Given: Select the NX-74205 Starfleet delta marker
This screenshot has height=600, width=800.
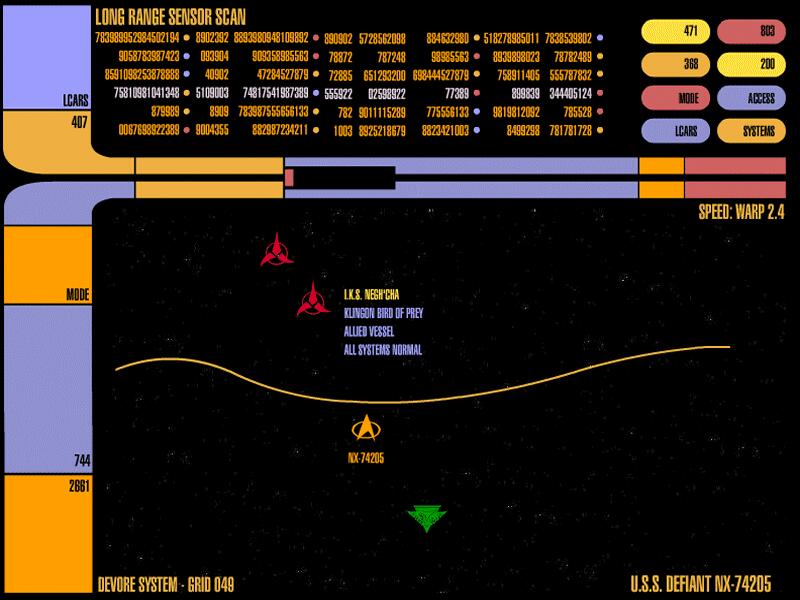Looking at the screenshot, I should pos(367,429).
